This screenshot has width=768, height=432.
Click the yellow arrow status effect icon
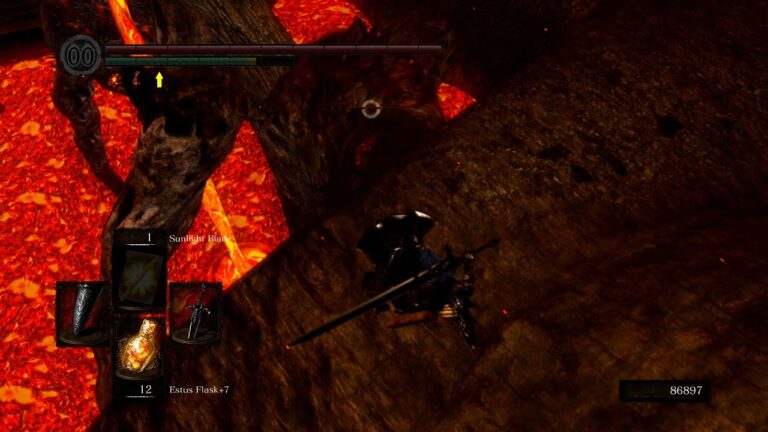[x=158, y=79]
